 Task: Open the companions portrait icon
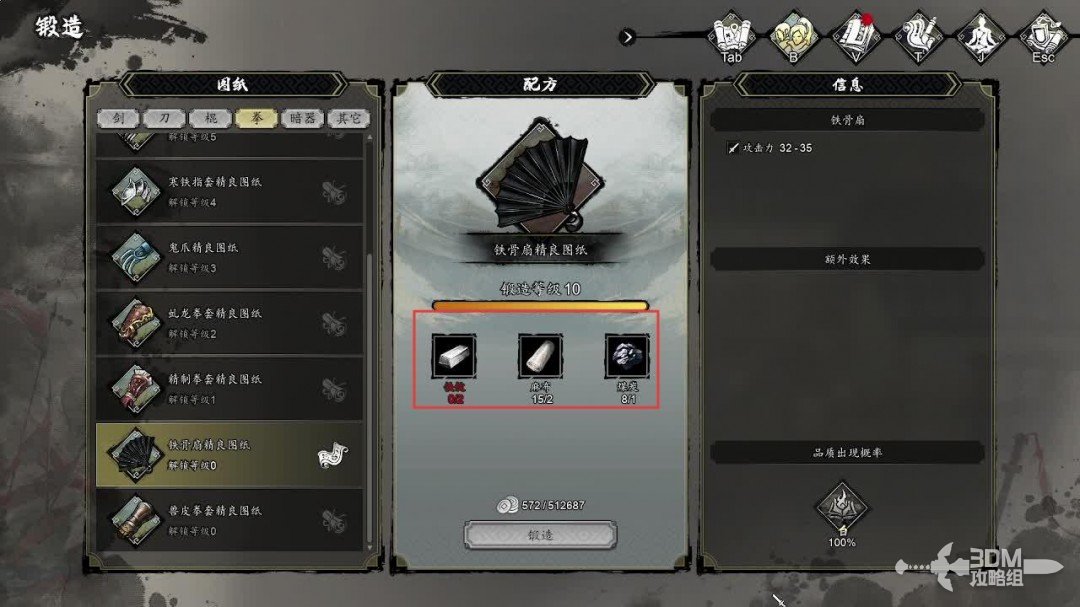click(x=793, y=35)
